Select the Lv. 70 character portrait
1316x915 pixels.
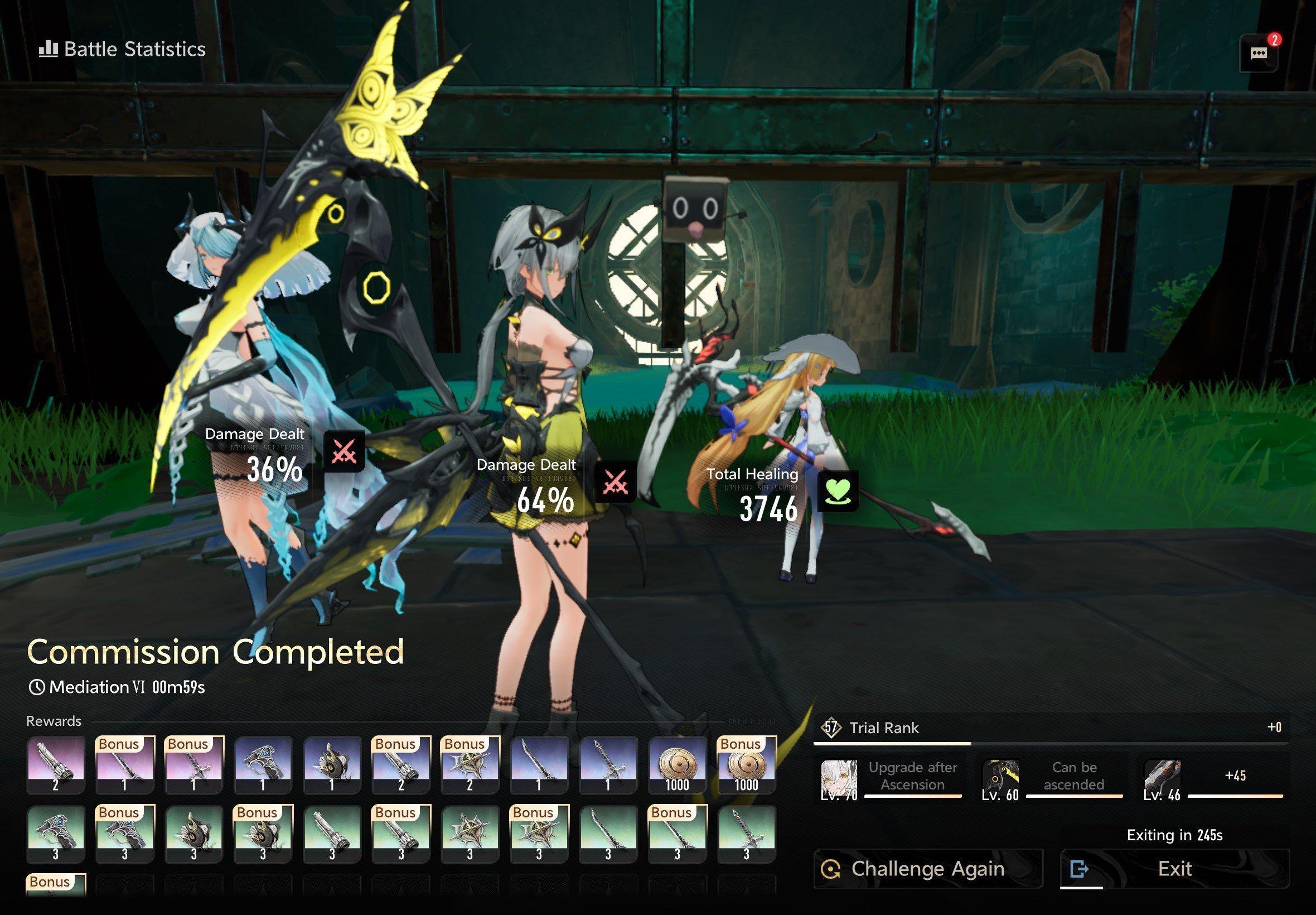(x=839, y=779)
